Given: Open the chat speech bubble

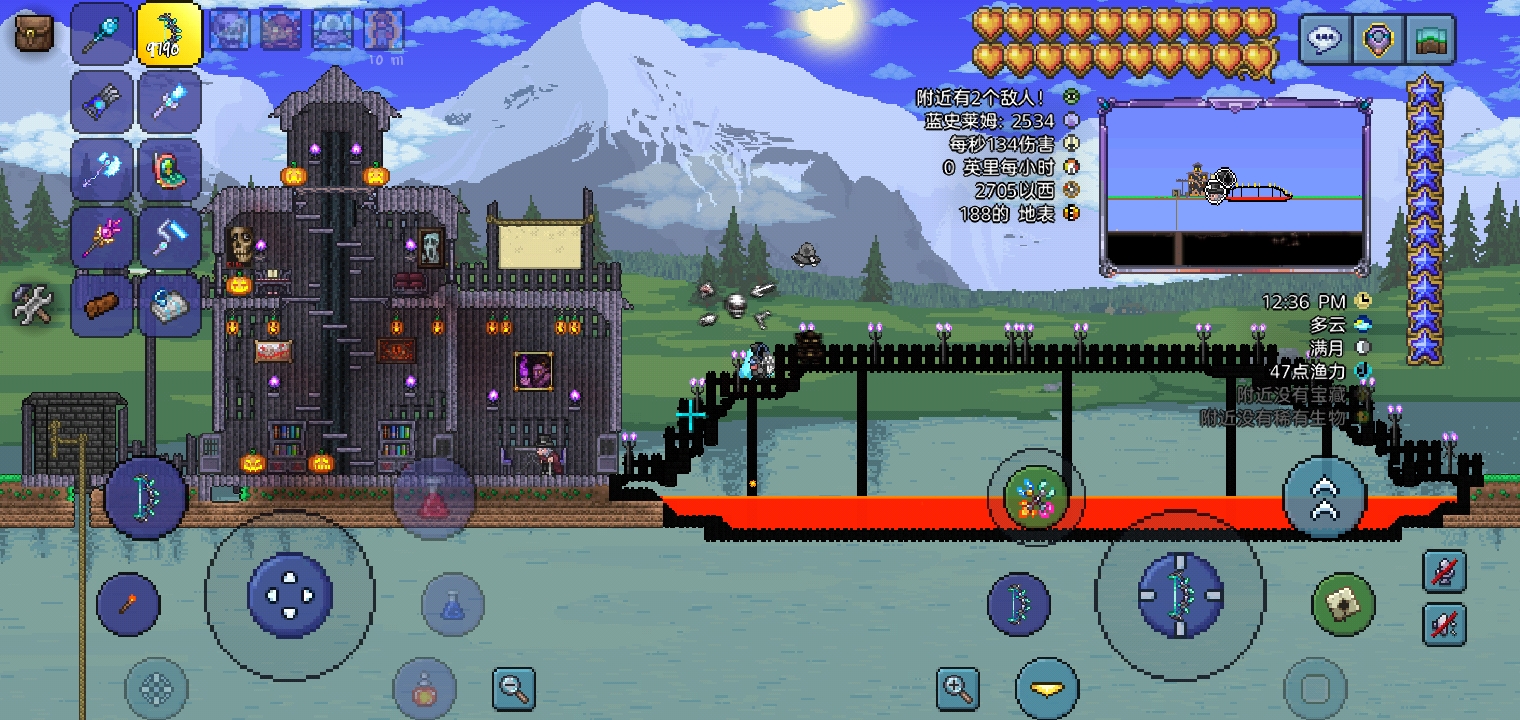Looking at the screenshot, I should (x=1325, y=40).
